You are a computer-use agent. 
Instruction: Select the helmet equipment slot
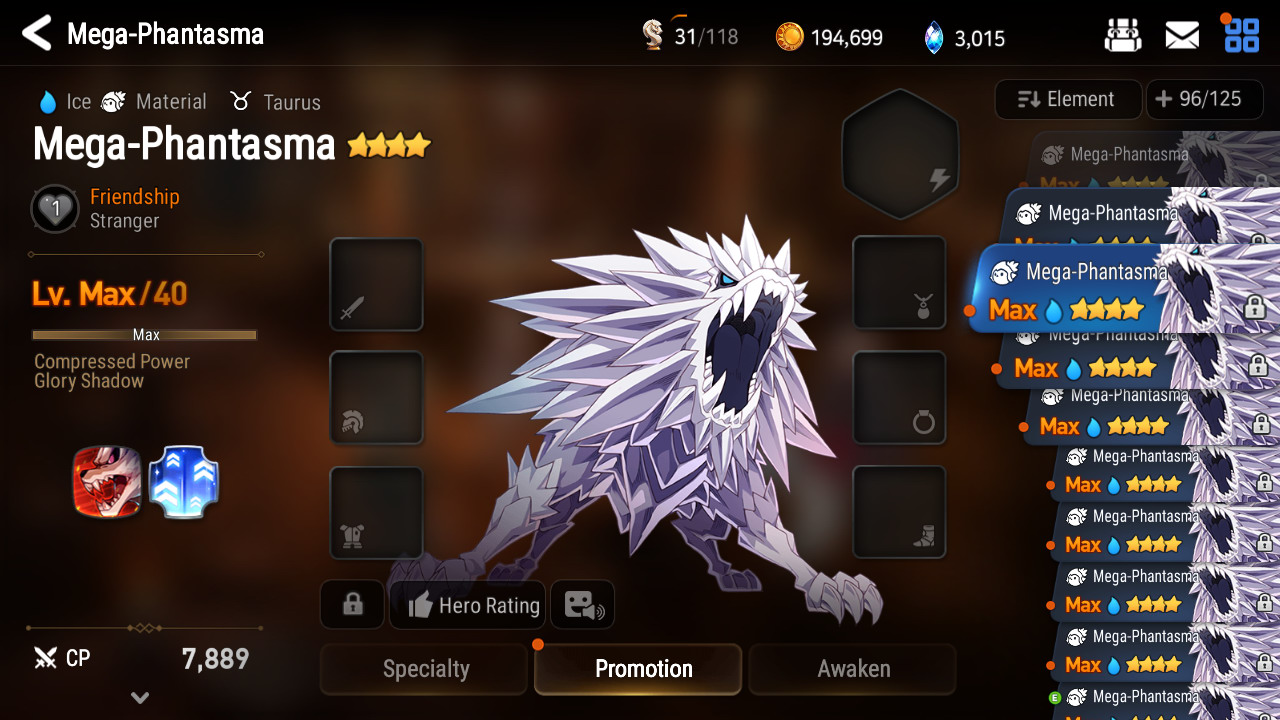376,397
